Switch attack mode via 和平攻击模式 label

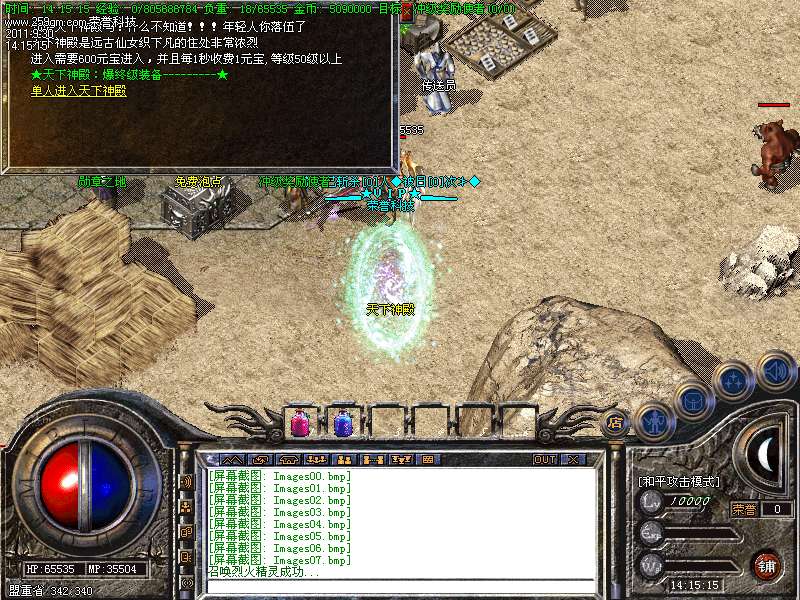click(679, 481)
